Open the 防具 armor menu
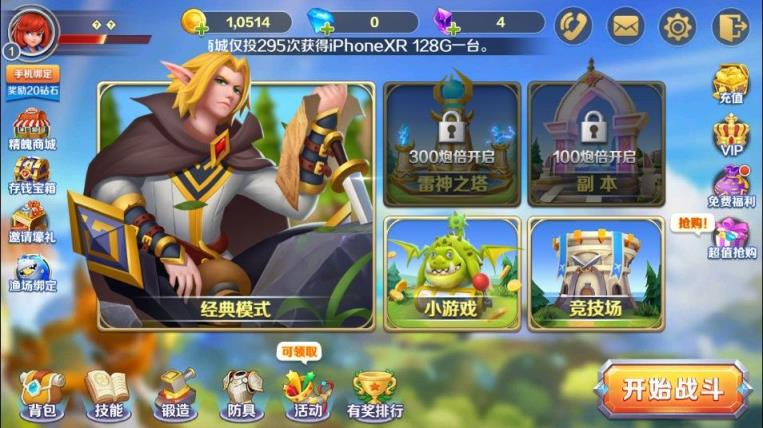The height and width of the screenshot is (428, 763). 241,392
